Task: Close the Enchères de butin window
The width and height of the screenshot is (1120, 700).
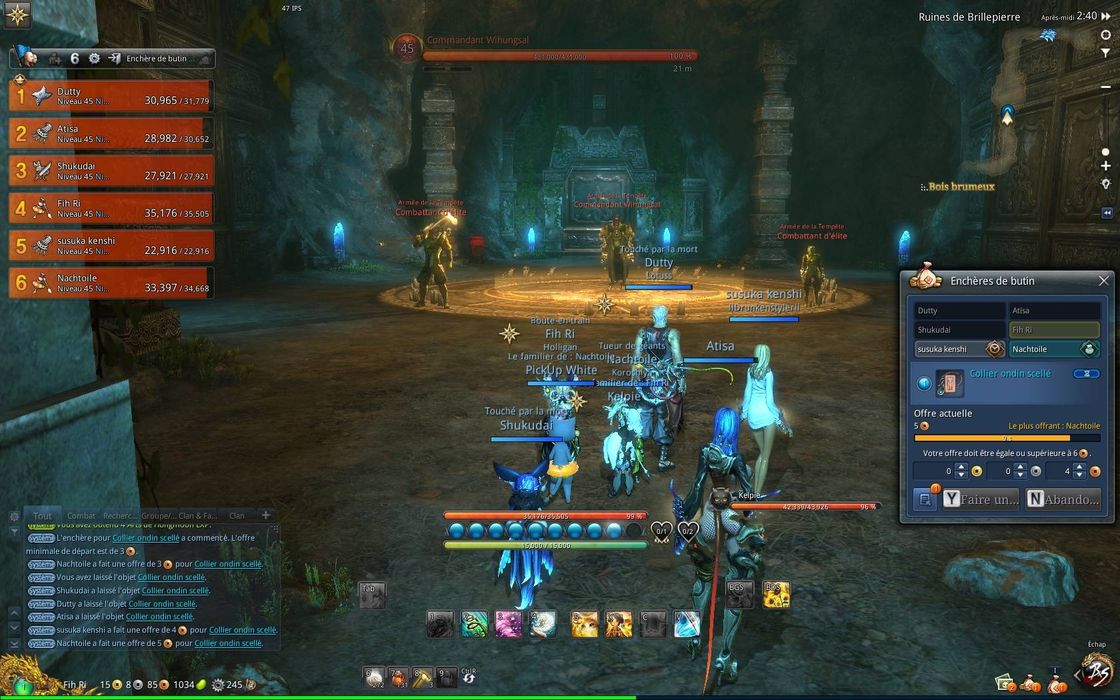Action: [x=1103, y=281]
